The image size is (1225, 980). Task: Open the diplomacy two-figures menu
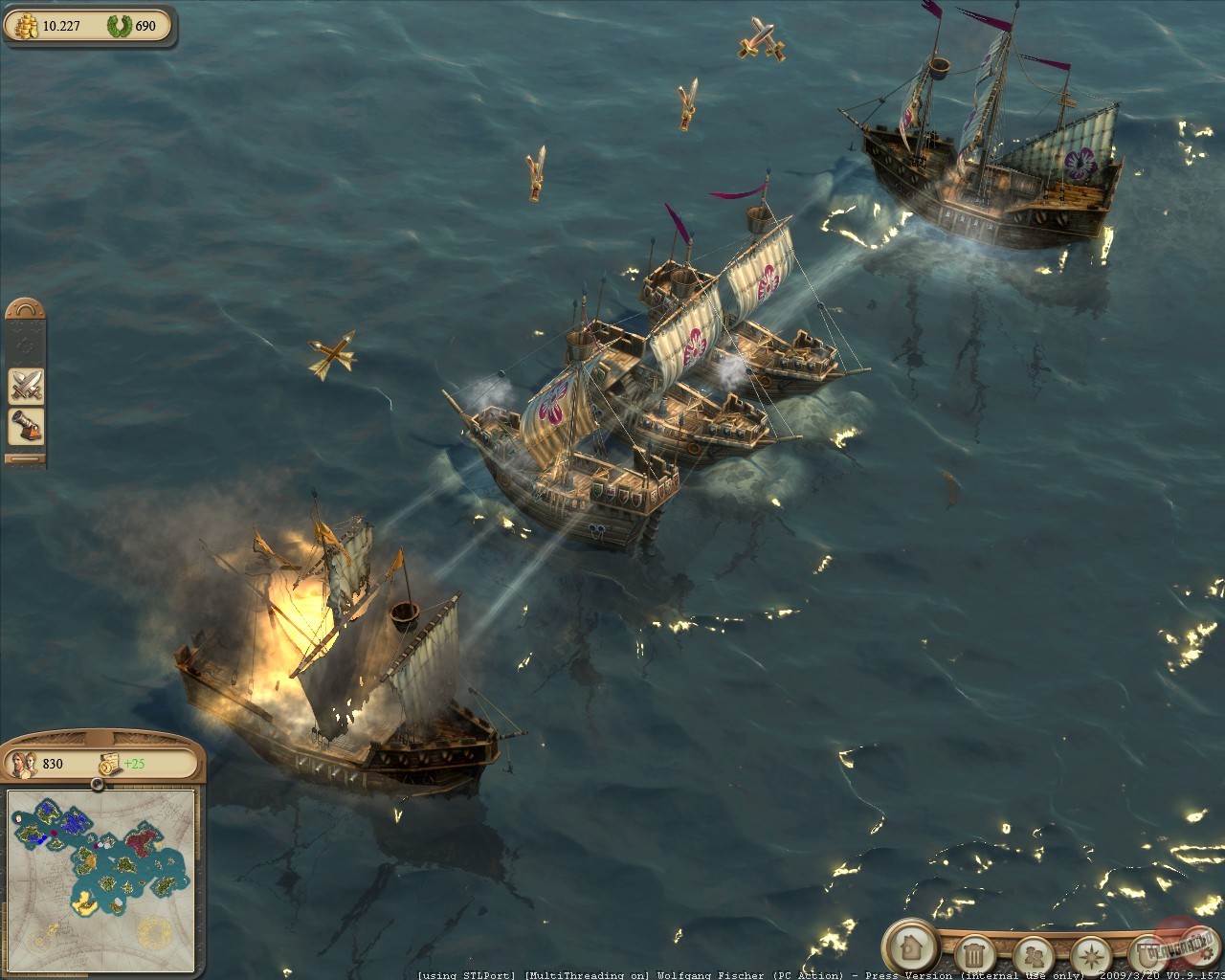tap(1033, 954)
